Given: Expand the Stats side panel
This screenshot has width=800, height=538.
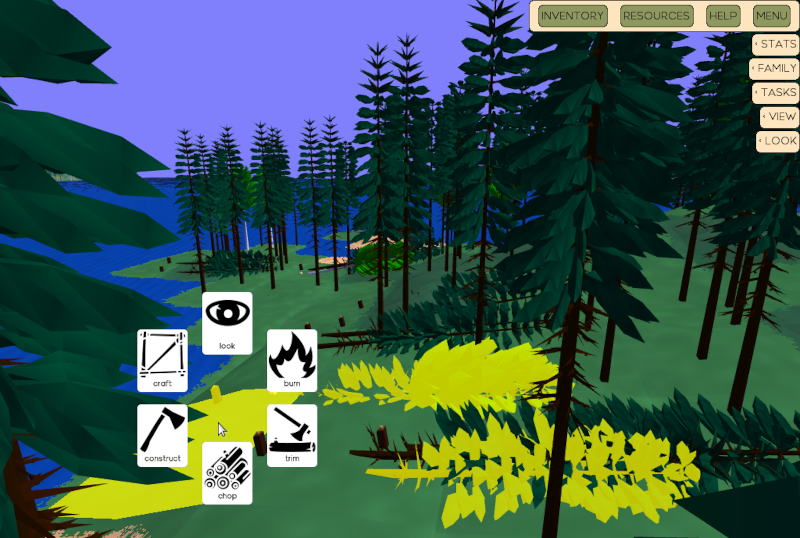Looking at the screenshot, I should (x=776, y=44).
